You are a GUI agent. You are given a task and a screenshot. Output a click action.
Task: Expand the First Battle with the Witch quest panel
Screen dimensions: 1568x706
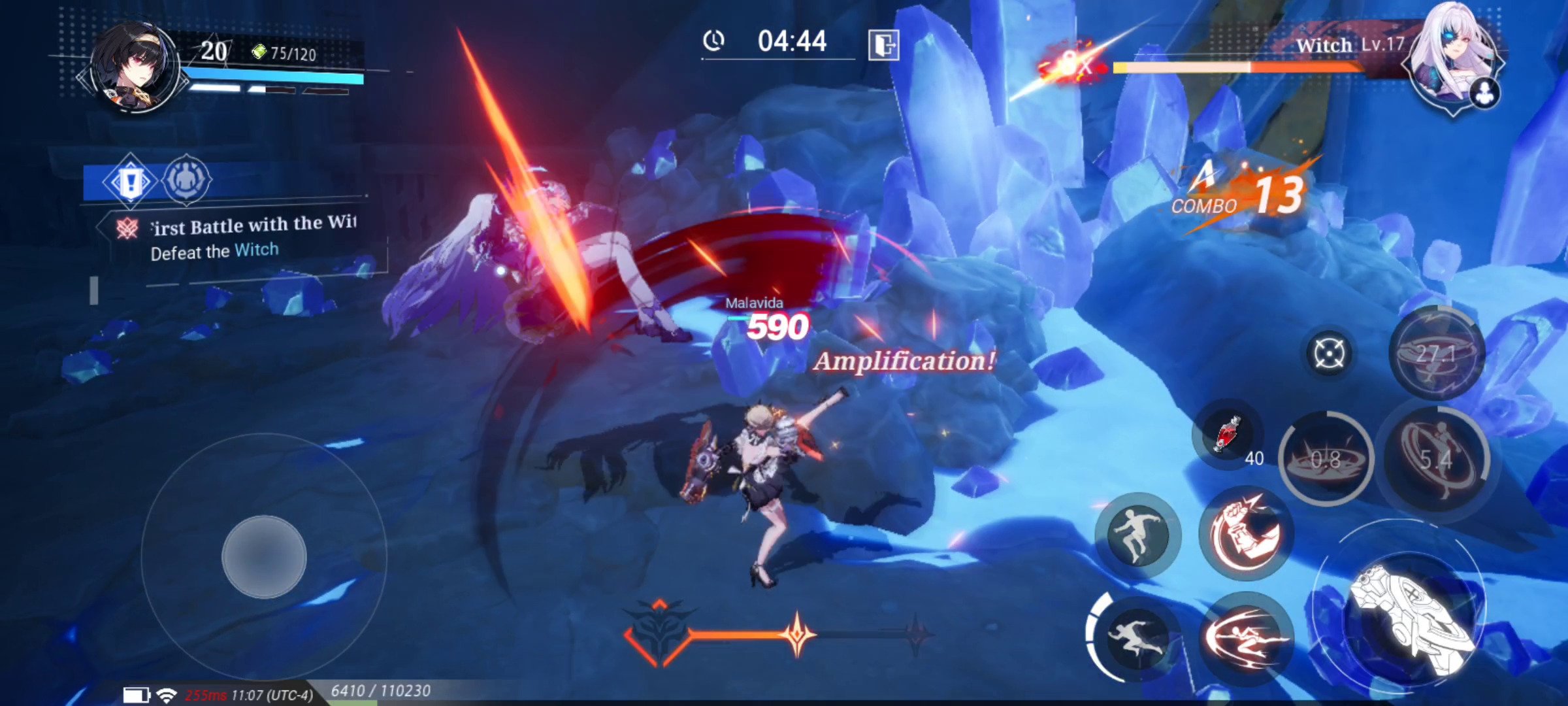tap(252, 225)
